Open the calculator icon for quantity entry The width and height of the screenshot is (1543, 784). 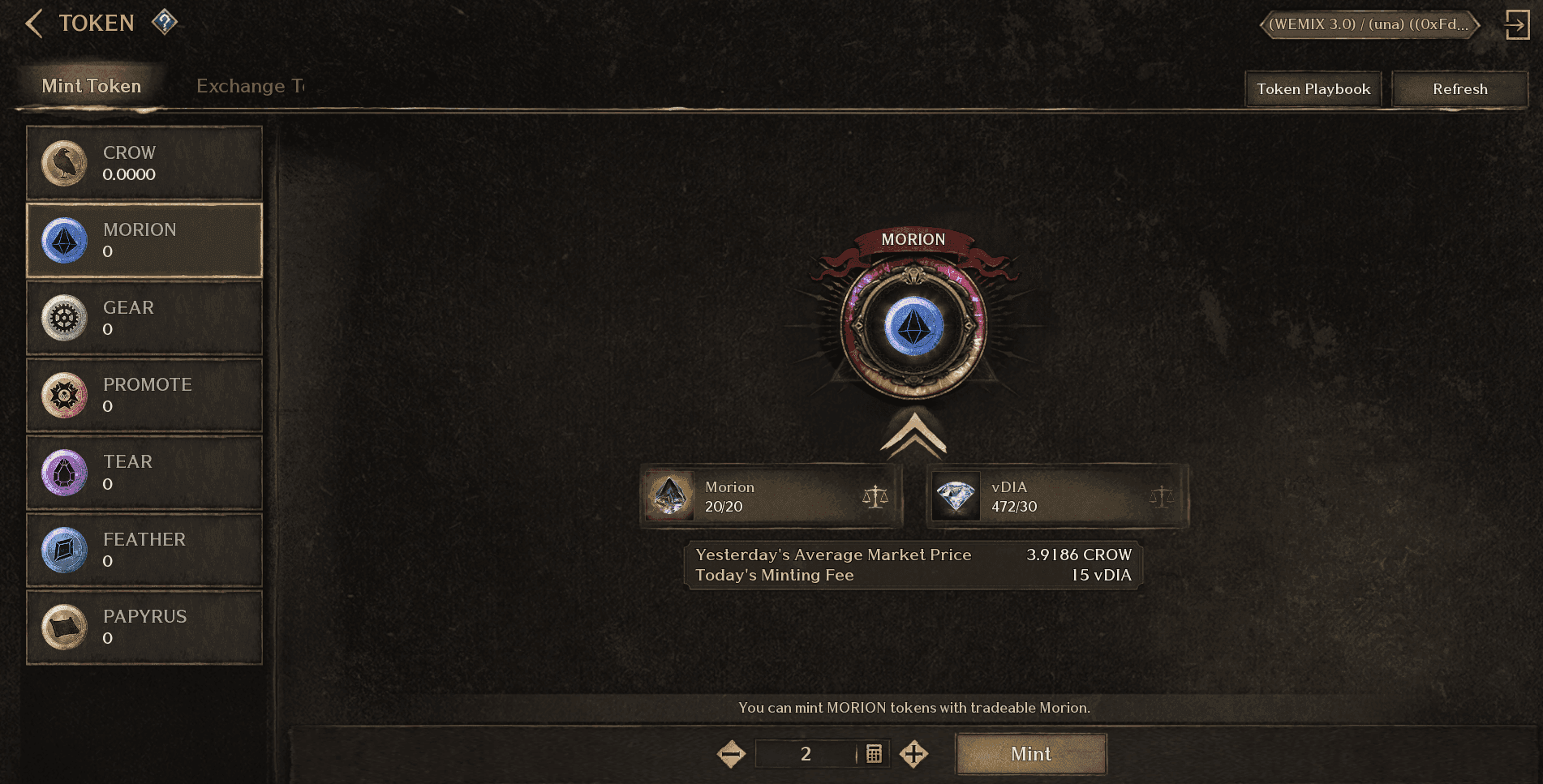click(874, 754)
